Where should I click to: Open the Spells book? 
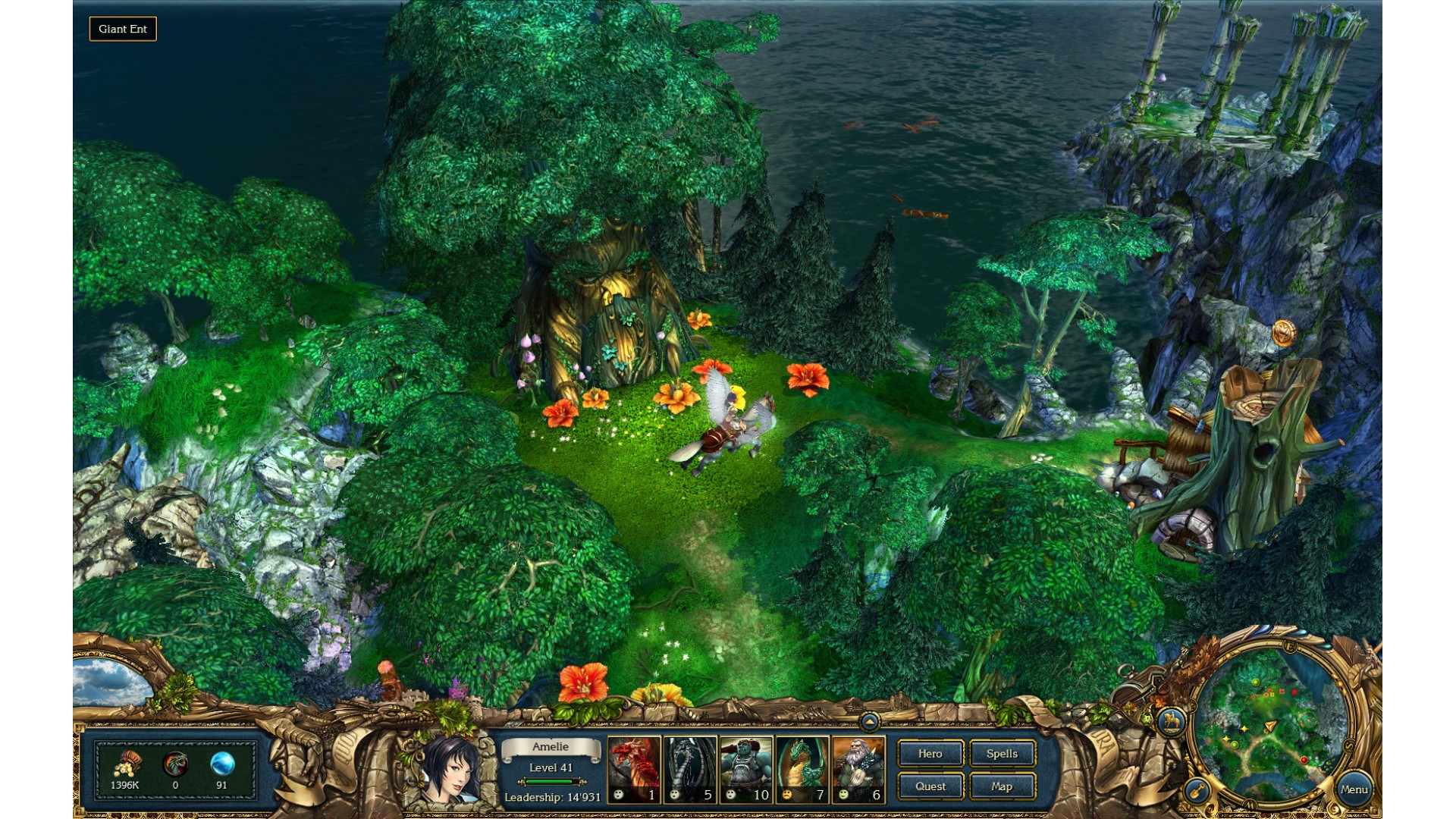click(x=1002, y=754)
